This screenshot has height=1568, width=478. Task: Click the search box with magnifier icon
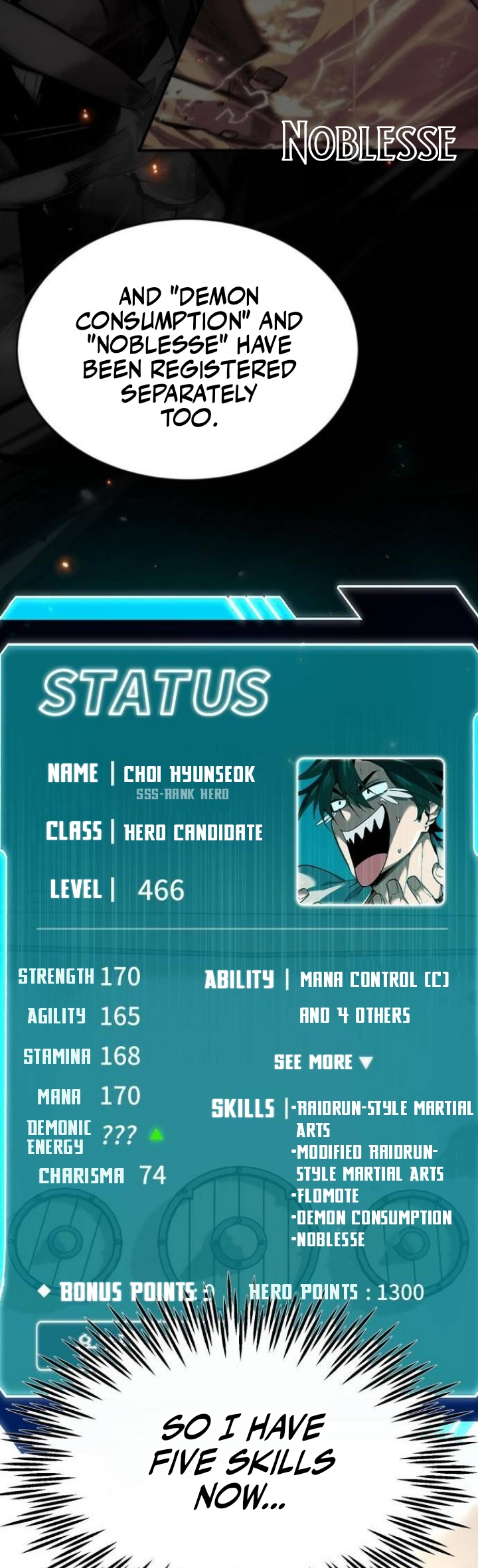[86, 1342]
